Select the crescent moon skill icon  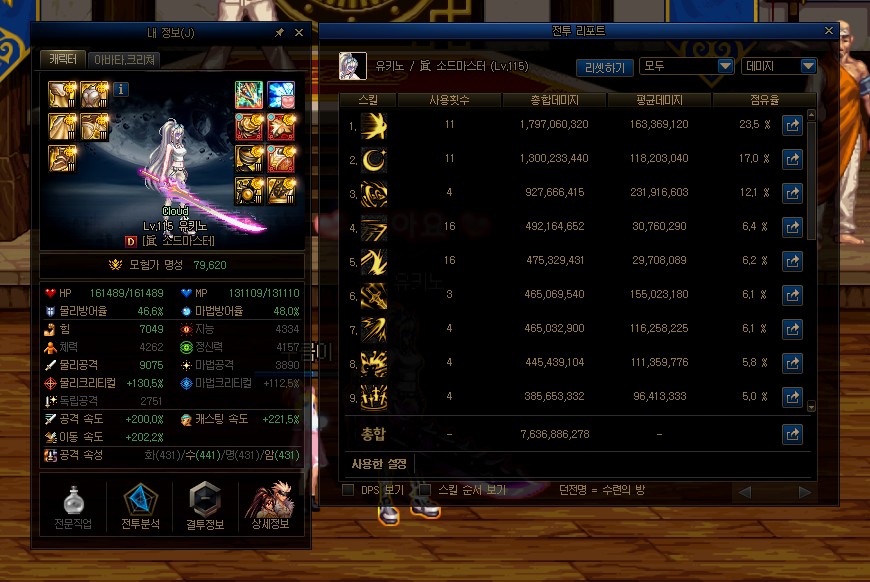point(374,158)
